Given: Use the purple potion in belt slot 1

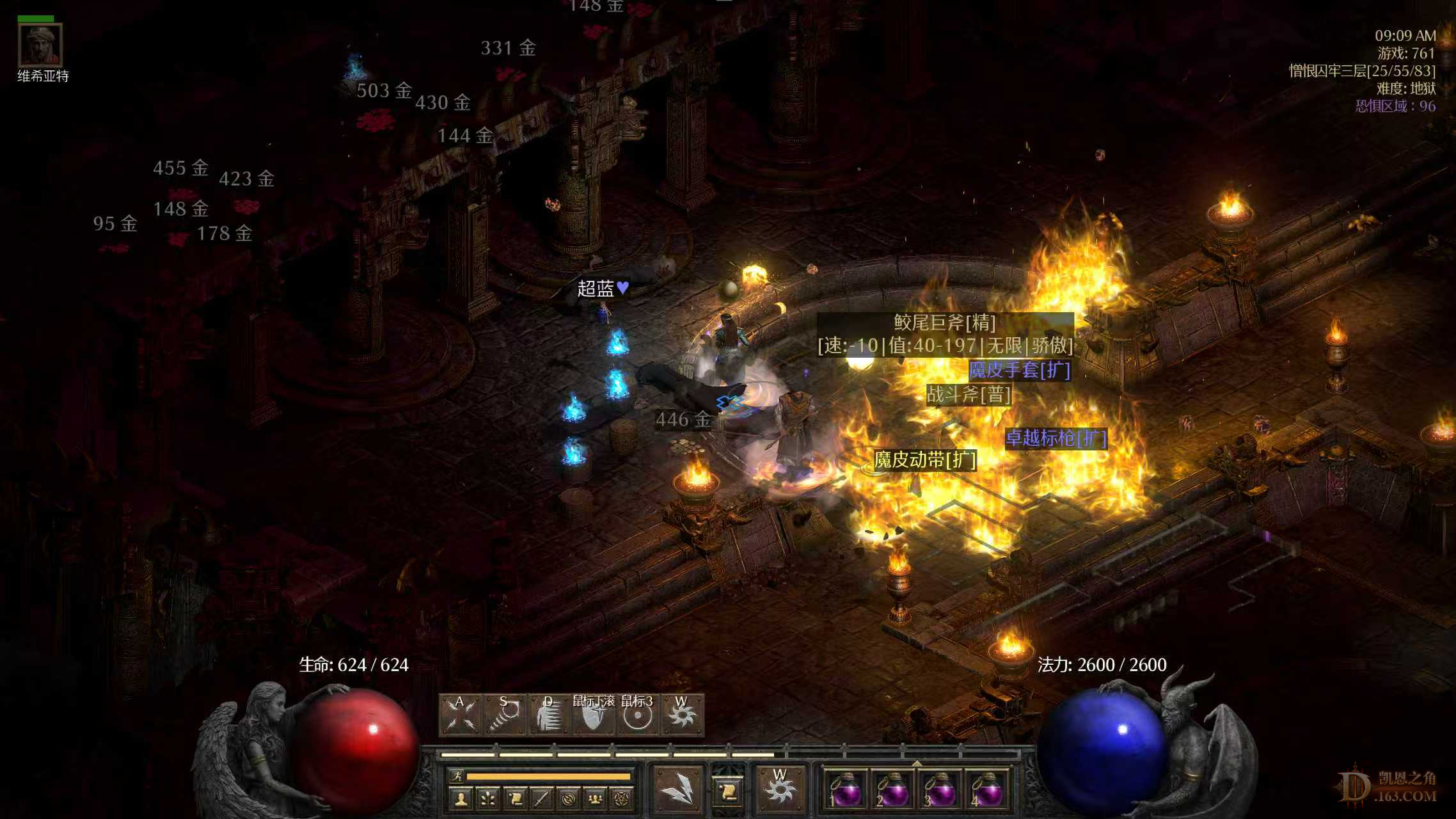Looking at the screenshot, I should pyautogui.click(x=844, y=791).
